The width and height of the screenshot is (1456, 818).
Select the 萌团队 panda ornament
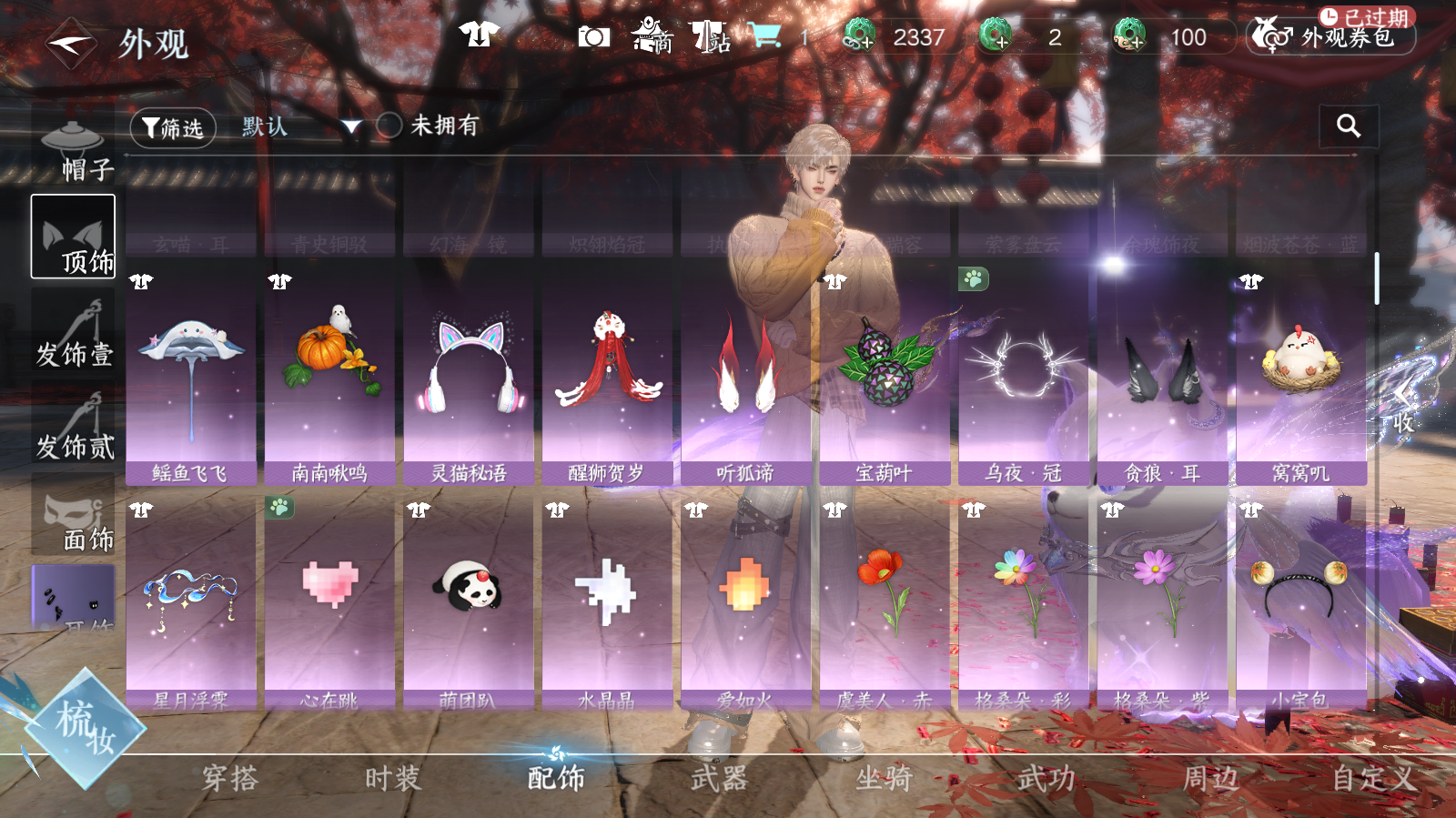(x=469, y=601)
